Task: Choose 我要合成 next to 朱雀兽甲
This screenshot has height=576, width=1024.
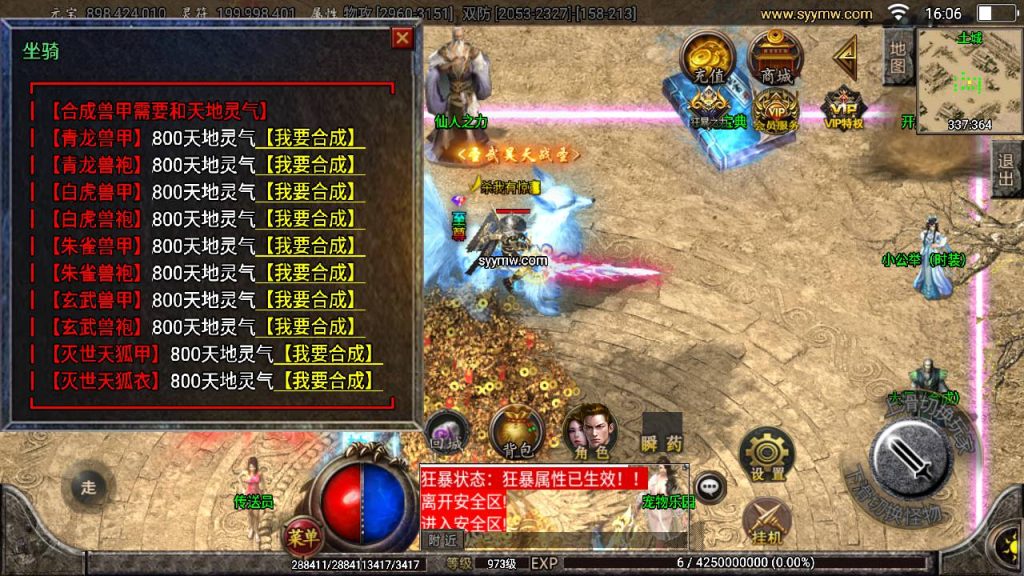Action: (x=310, y=245)
